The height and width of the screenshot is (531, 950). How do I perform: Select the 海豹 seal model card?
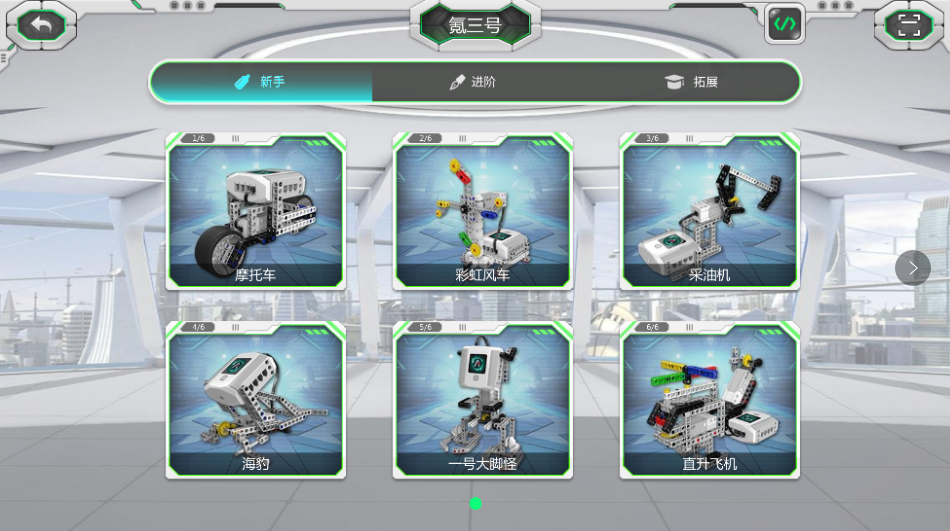tap(256, 401)
